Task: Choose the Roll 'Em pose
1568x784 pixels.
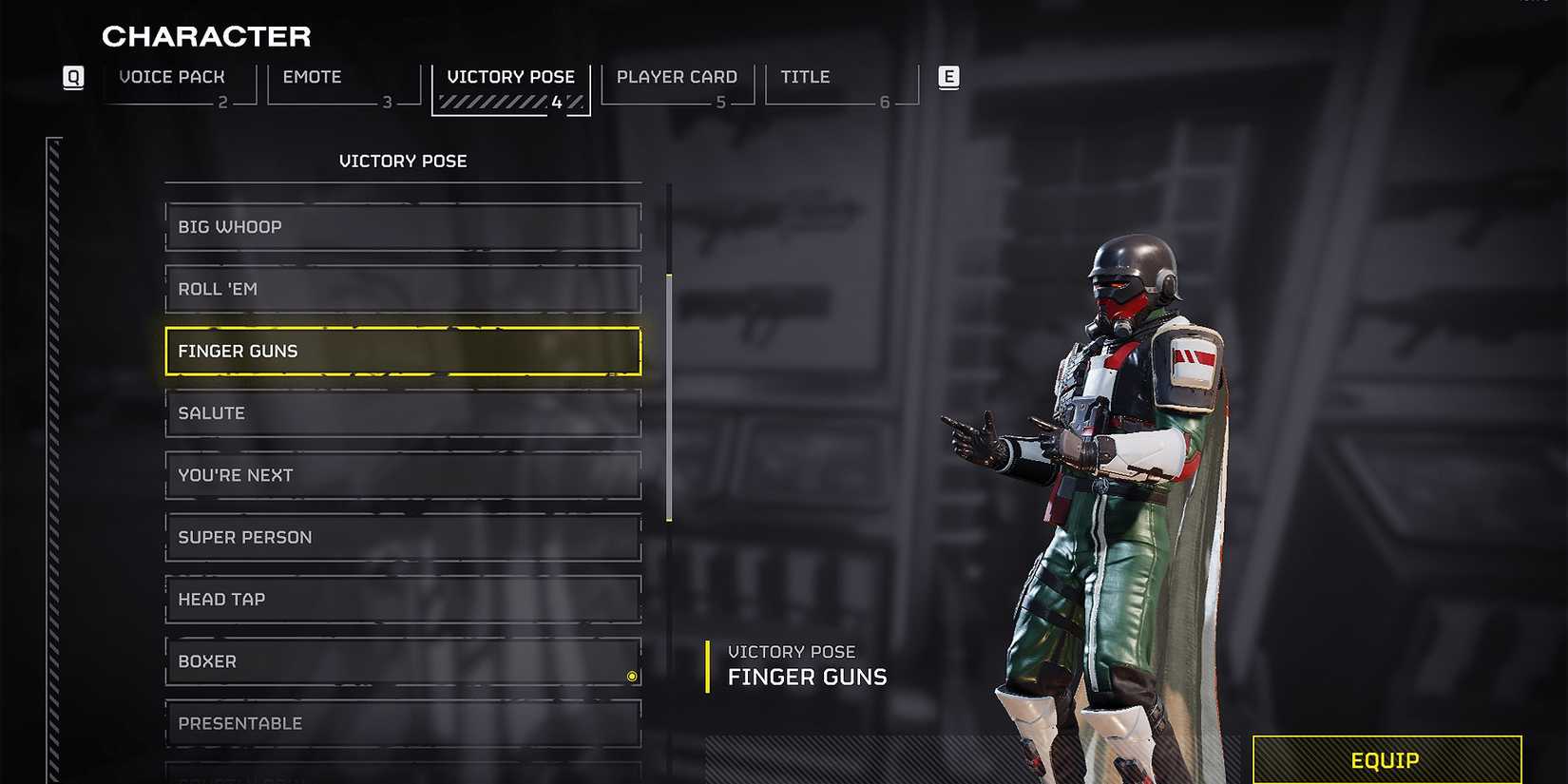Action: click(403, 289)
